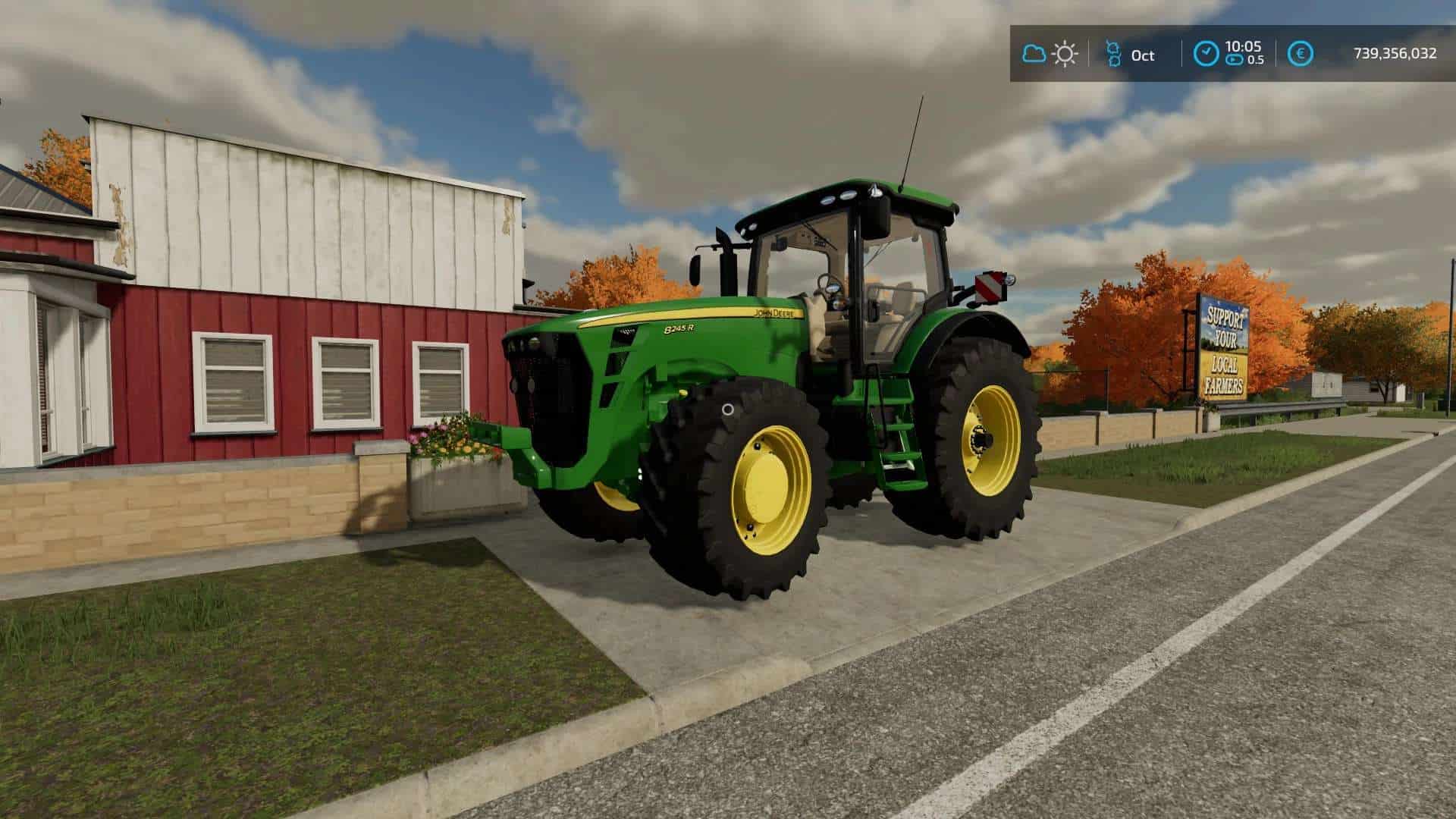This screenshot has height=819, width=1456.
Task: Click the cloudy weather icon
Action: pyautogui.click(x=1034, y=54)
